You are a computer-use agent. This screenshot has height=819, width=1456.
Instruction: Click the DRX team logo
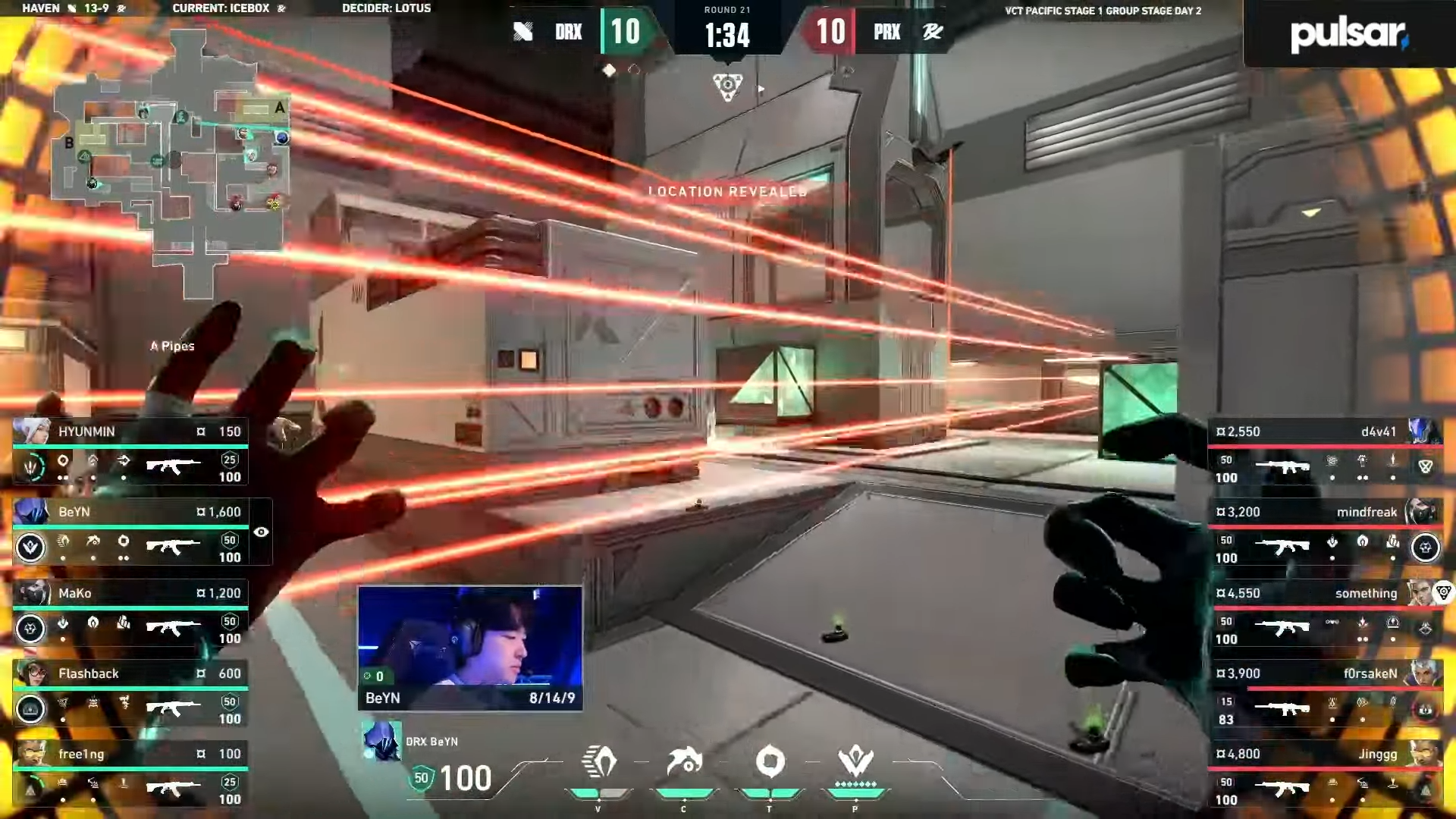point(523,32)
